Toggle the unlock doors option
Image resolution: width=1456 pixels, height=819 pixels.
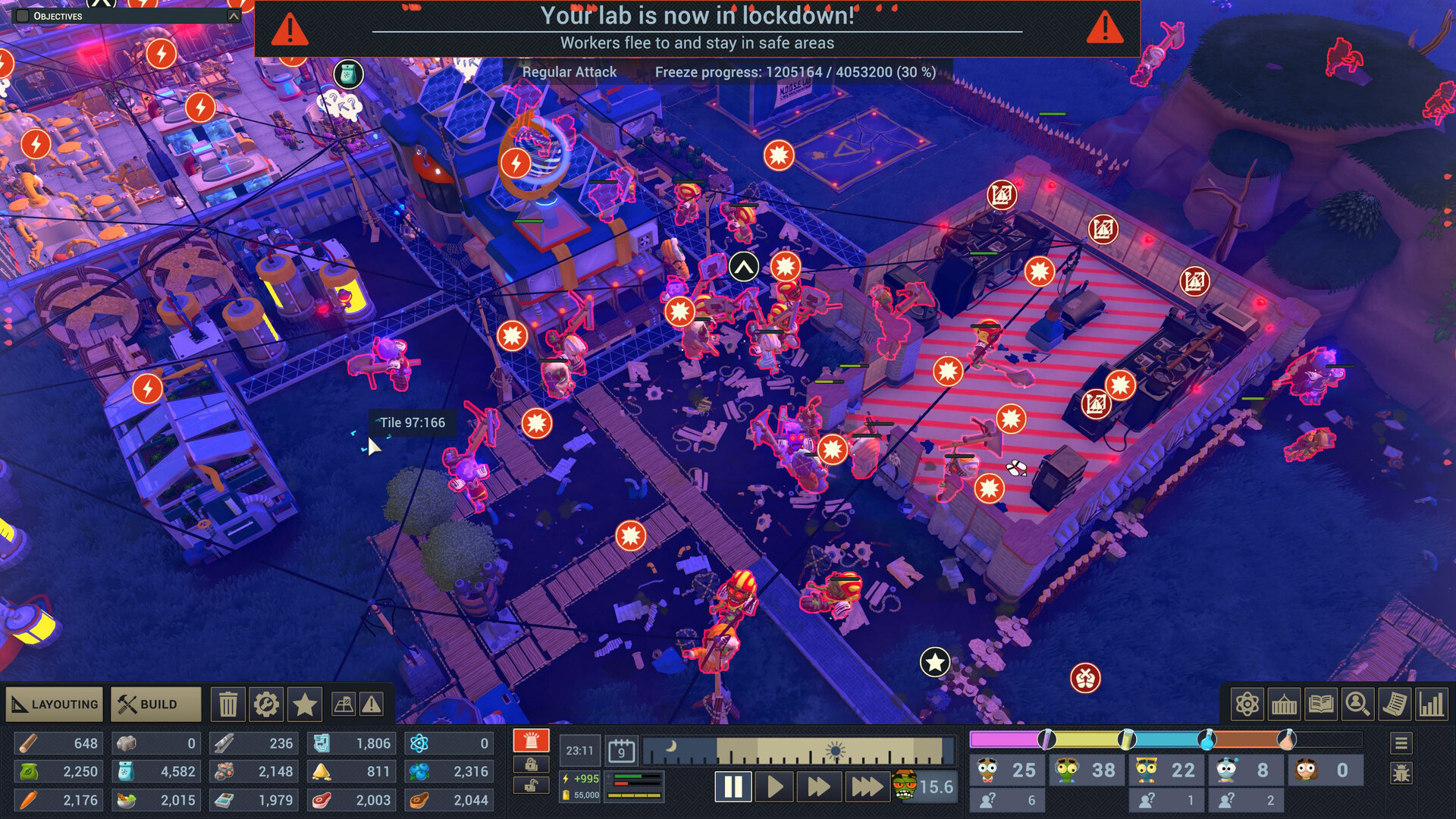pos(531,784)
